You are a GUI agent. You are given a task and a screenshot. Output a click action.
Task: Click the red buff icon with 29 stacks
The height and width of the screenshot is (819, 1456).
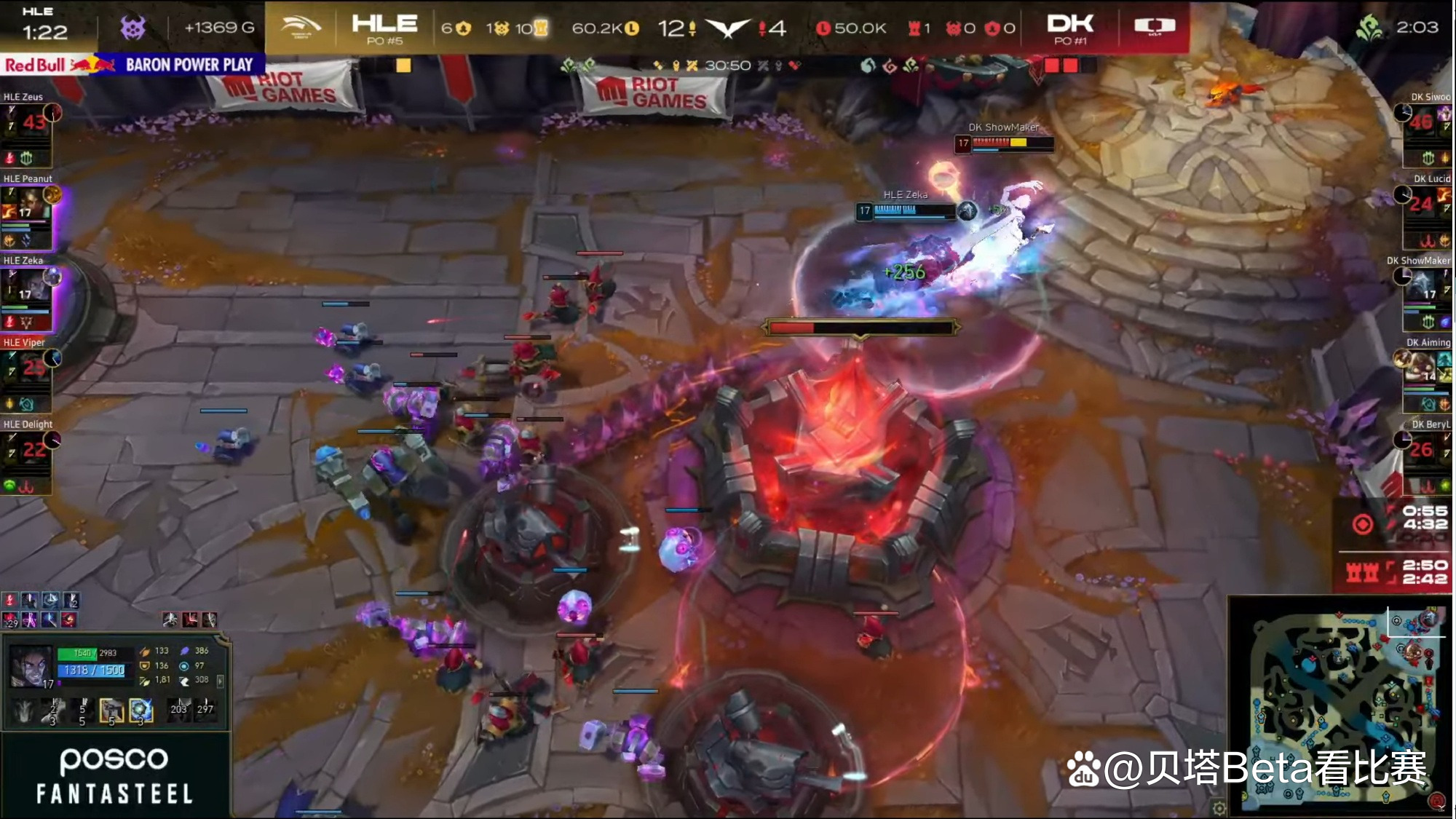(x=11, y=620)
